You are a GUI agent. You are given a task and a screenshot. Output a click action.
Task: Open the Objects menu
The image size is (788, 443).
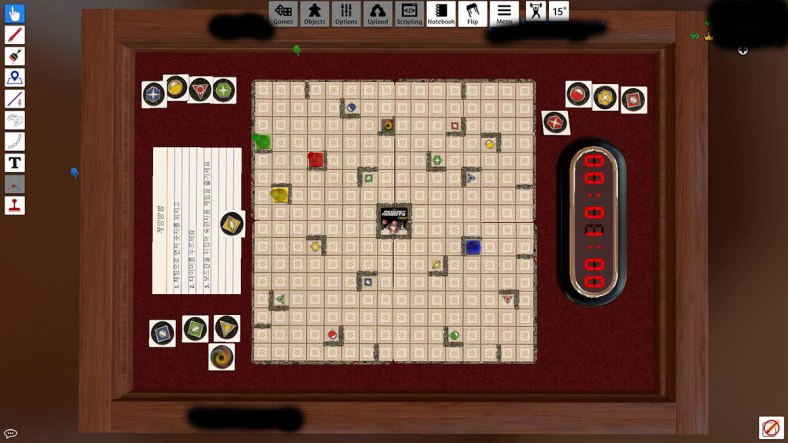tap(315, 13)
